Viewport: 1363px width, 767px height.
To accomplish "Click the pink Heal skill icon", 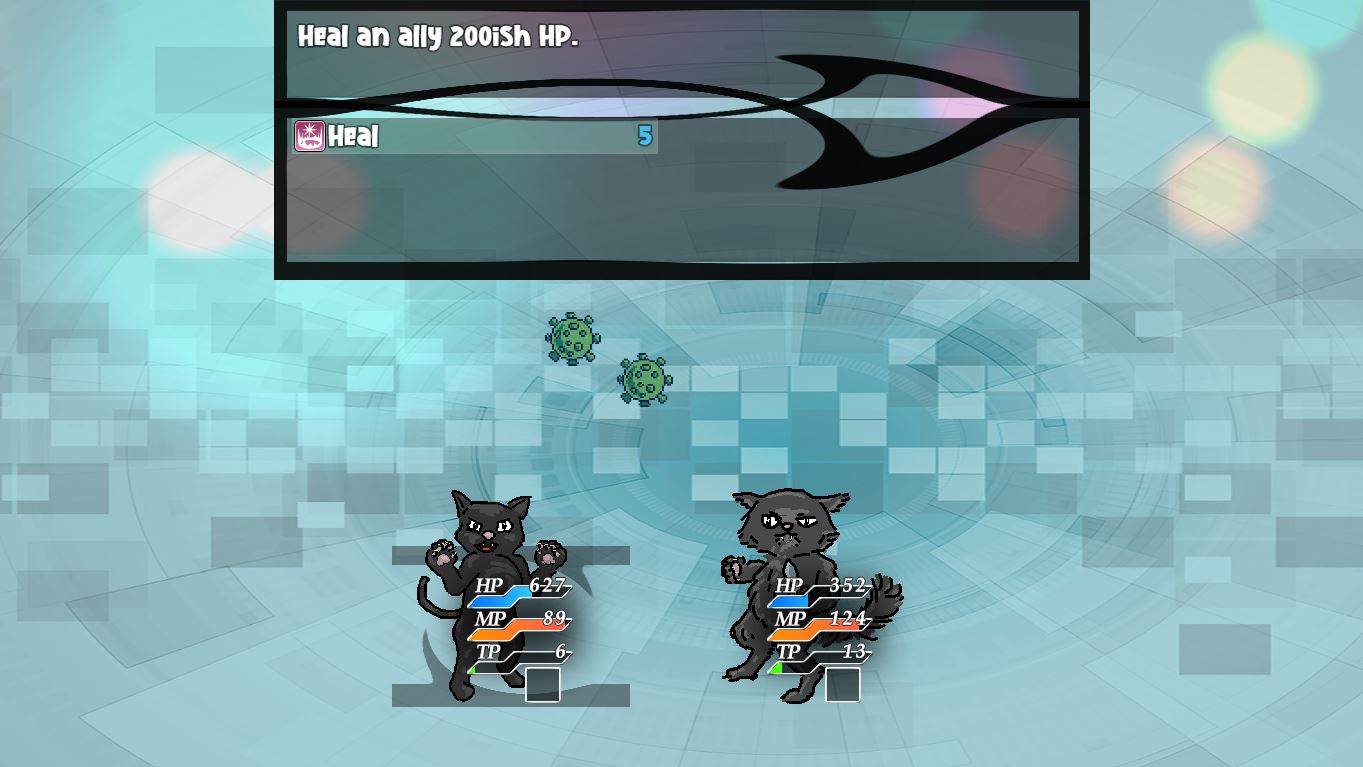I will (x=308, y=137).
